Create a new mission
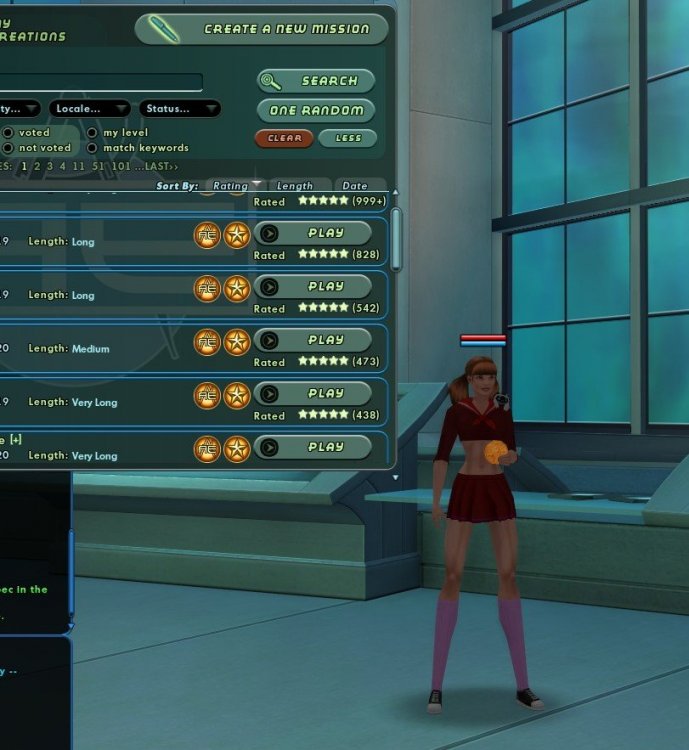 261,29
